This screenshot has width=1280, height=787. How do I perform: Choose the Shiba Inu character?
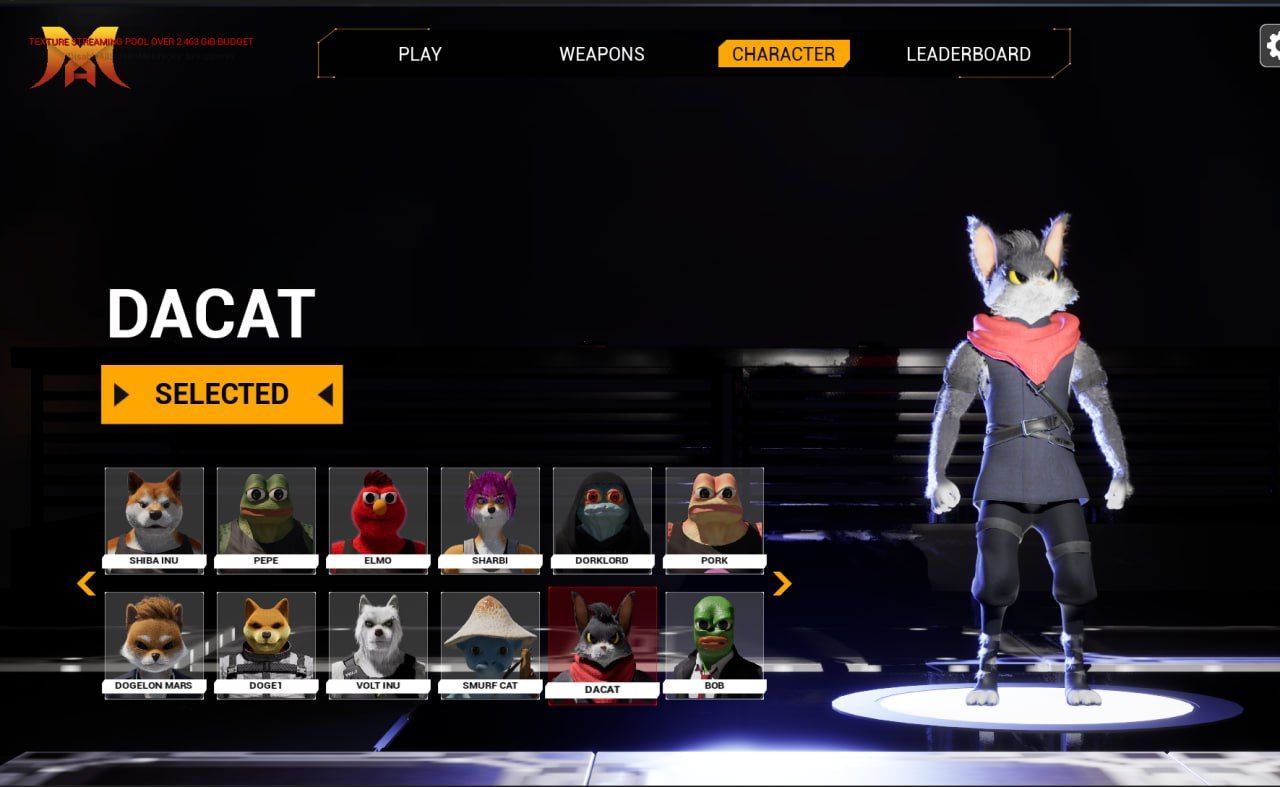click(154, 518)
